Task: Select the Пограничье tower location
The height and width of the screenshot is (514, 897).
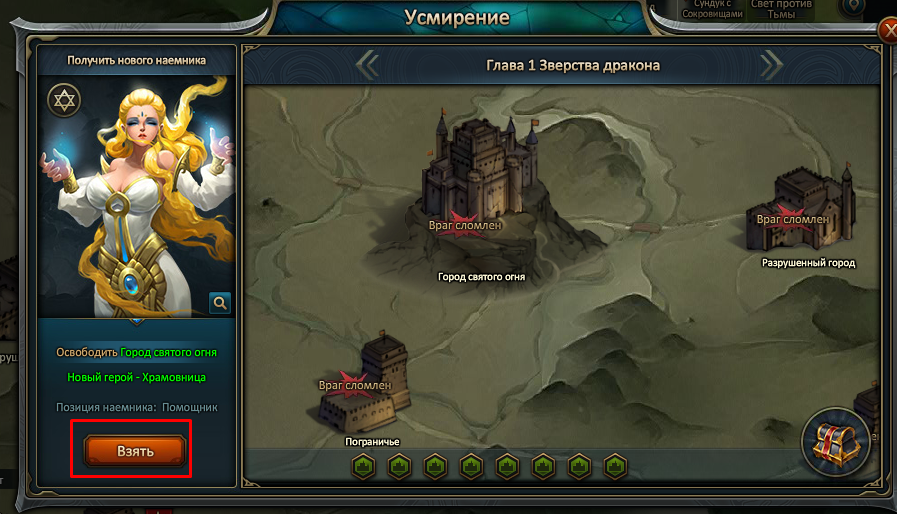Action: click(362, 385)
